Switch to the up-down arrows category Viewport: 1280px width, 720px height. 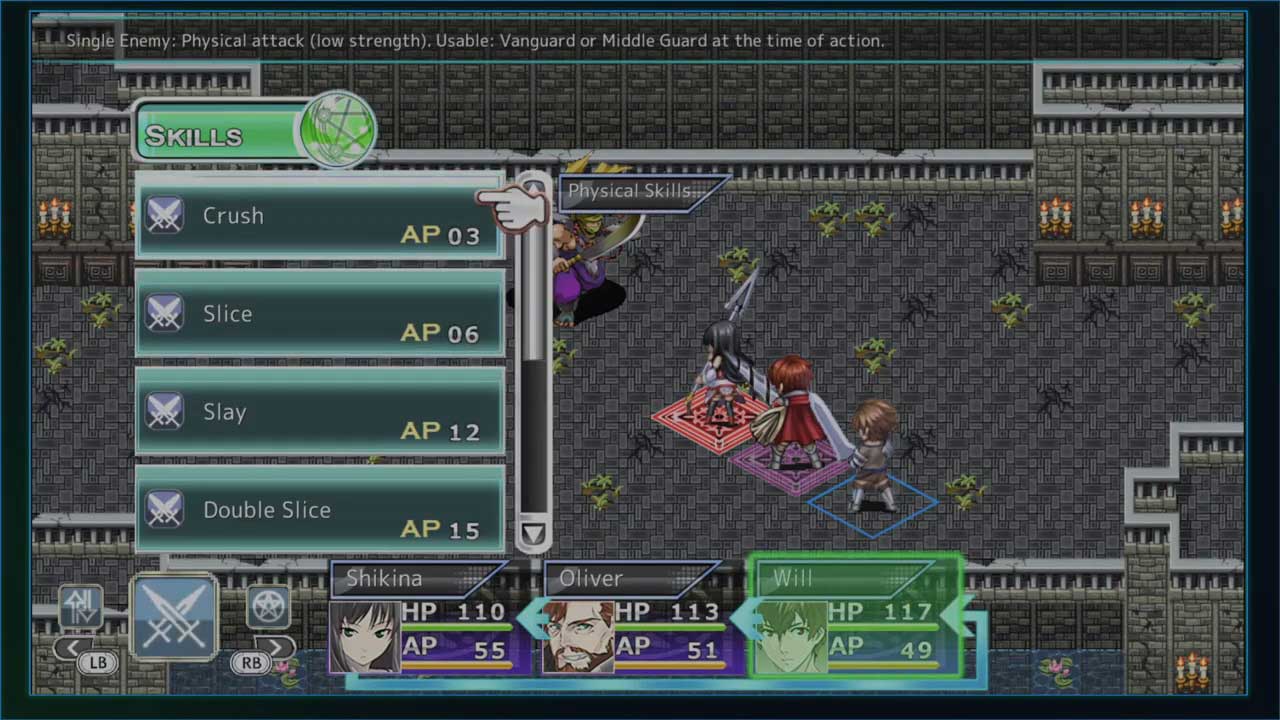click(x=81, y=606)
